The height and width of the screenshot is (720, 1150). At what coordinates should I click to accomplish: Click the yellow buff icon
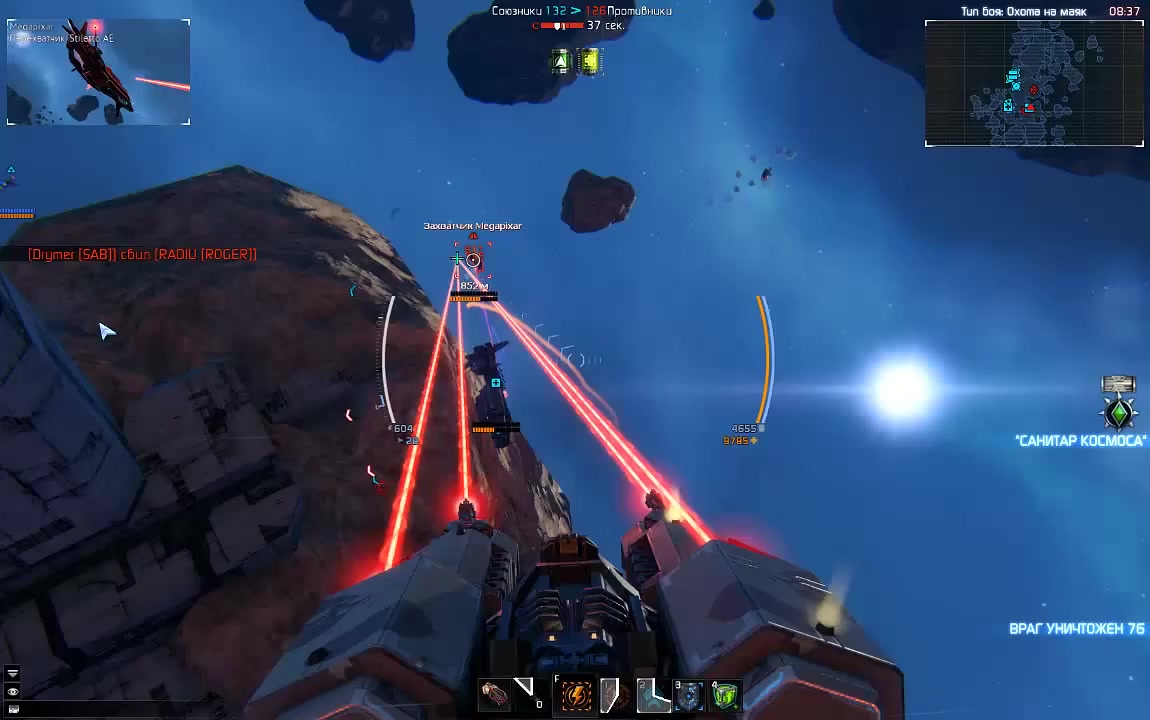(x=590, y=62)
